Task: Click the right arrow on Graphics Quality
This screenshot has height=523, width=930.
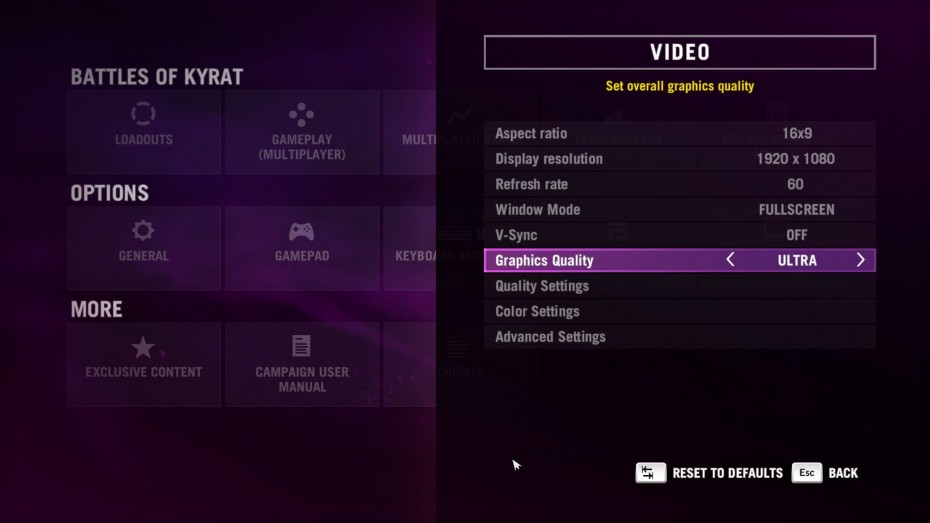Action: (x=860, y=260)
